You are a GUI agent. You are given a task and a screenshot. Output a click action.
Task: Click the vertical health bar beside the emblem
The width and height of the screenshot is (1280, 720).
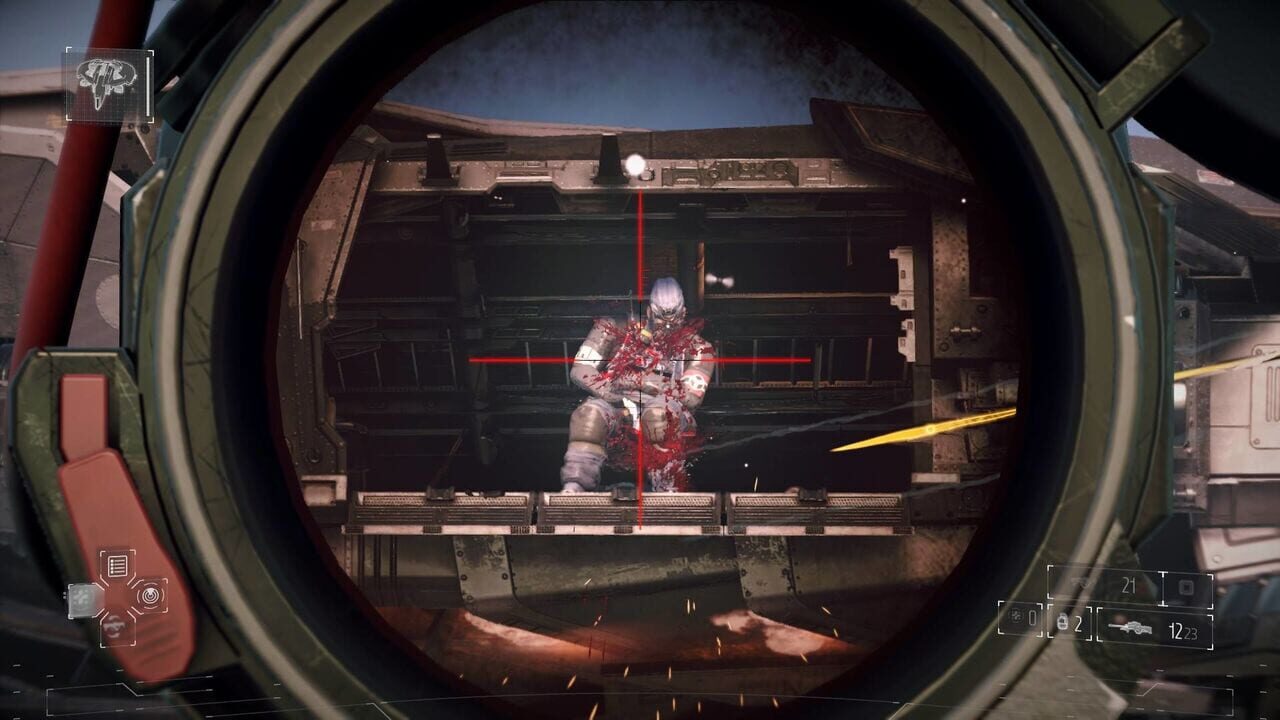[148, 85]
